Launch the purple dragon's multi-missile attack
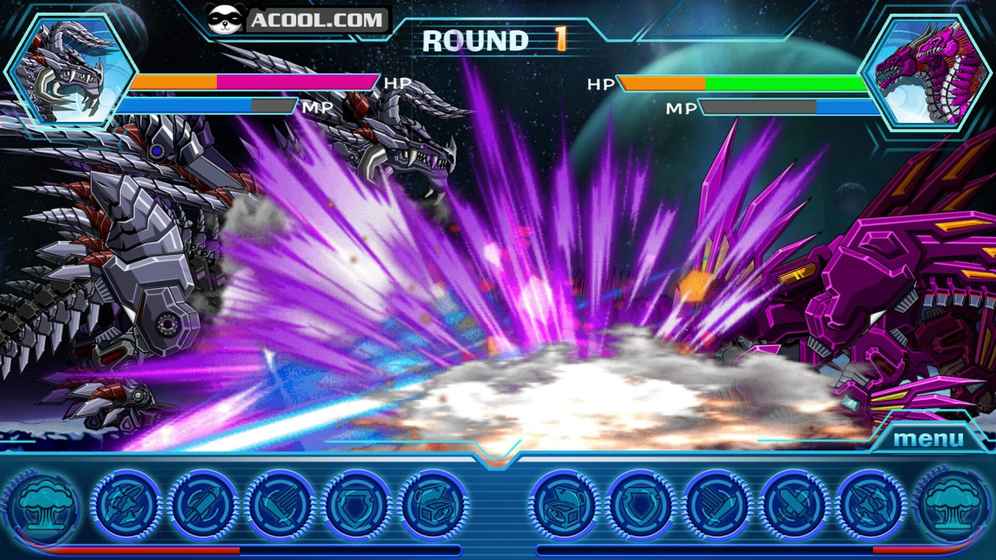996x560 pixels. point(869,502)
